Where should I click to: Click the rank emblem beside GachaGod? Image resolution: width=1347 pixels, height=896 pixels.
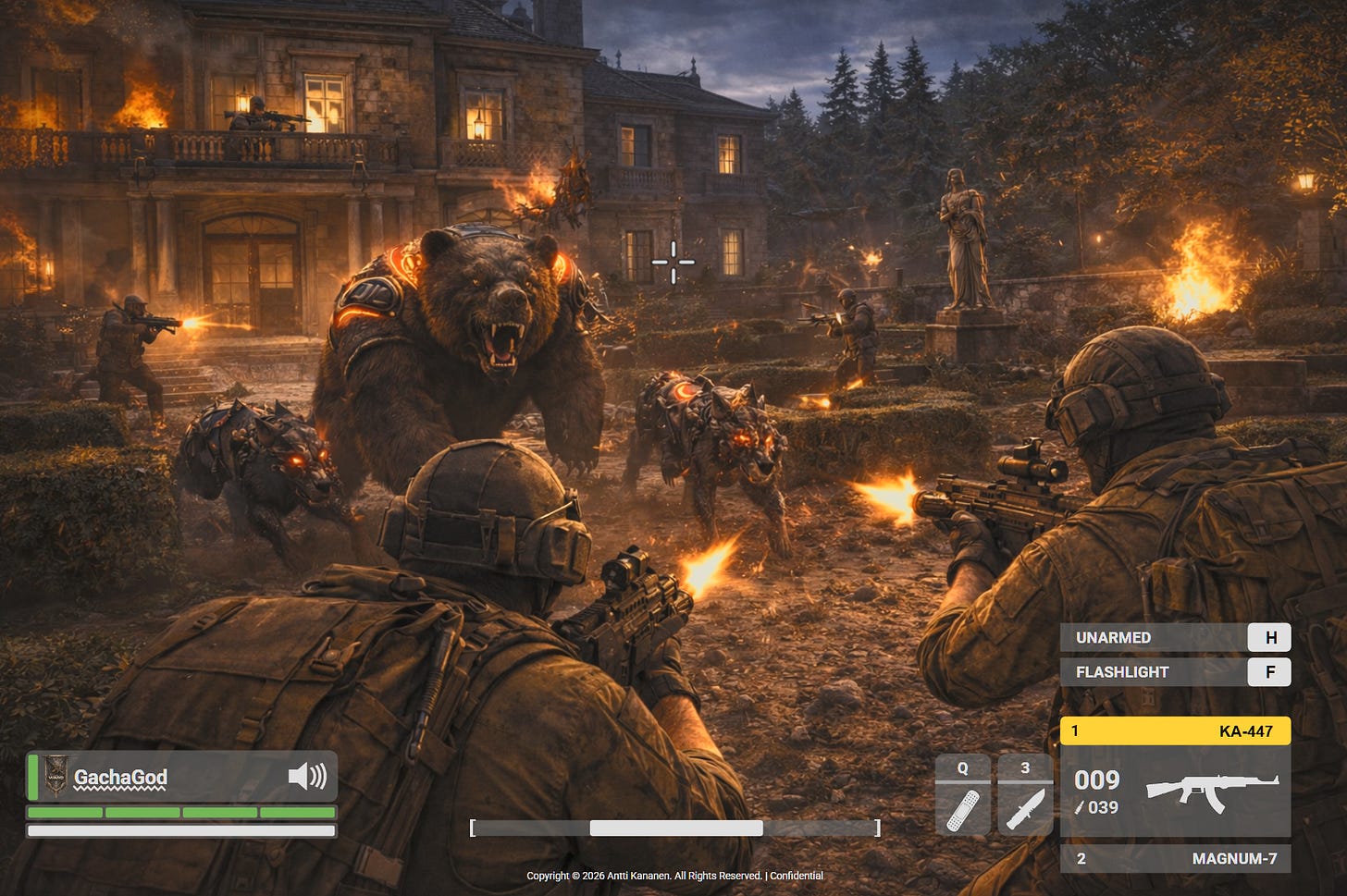click(56, 776)
